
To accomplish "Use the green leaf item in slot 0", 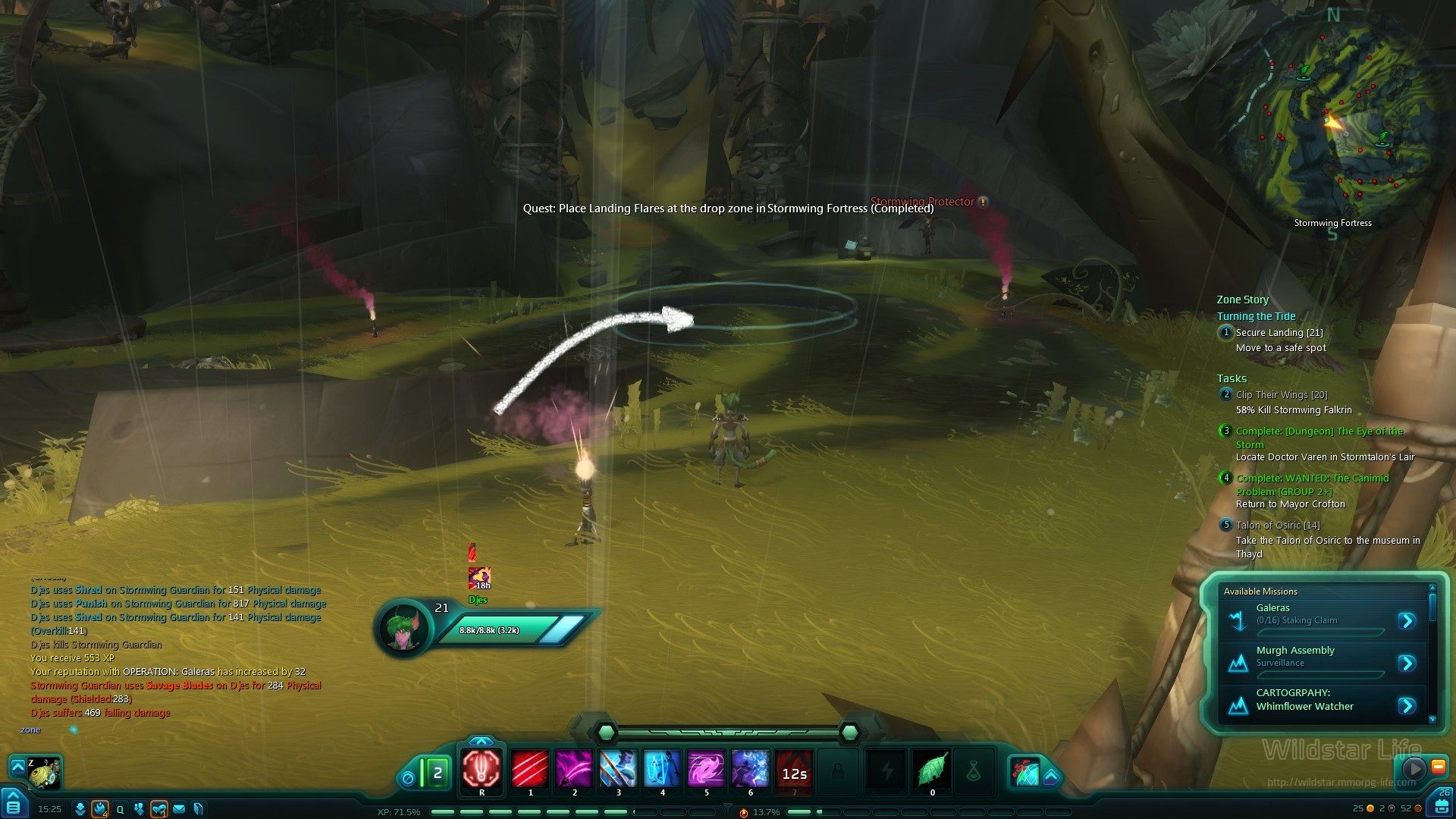I will pyautogui.click(x=932, y=770).
